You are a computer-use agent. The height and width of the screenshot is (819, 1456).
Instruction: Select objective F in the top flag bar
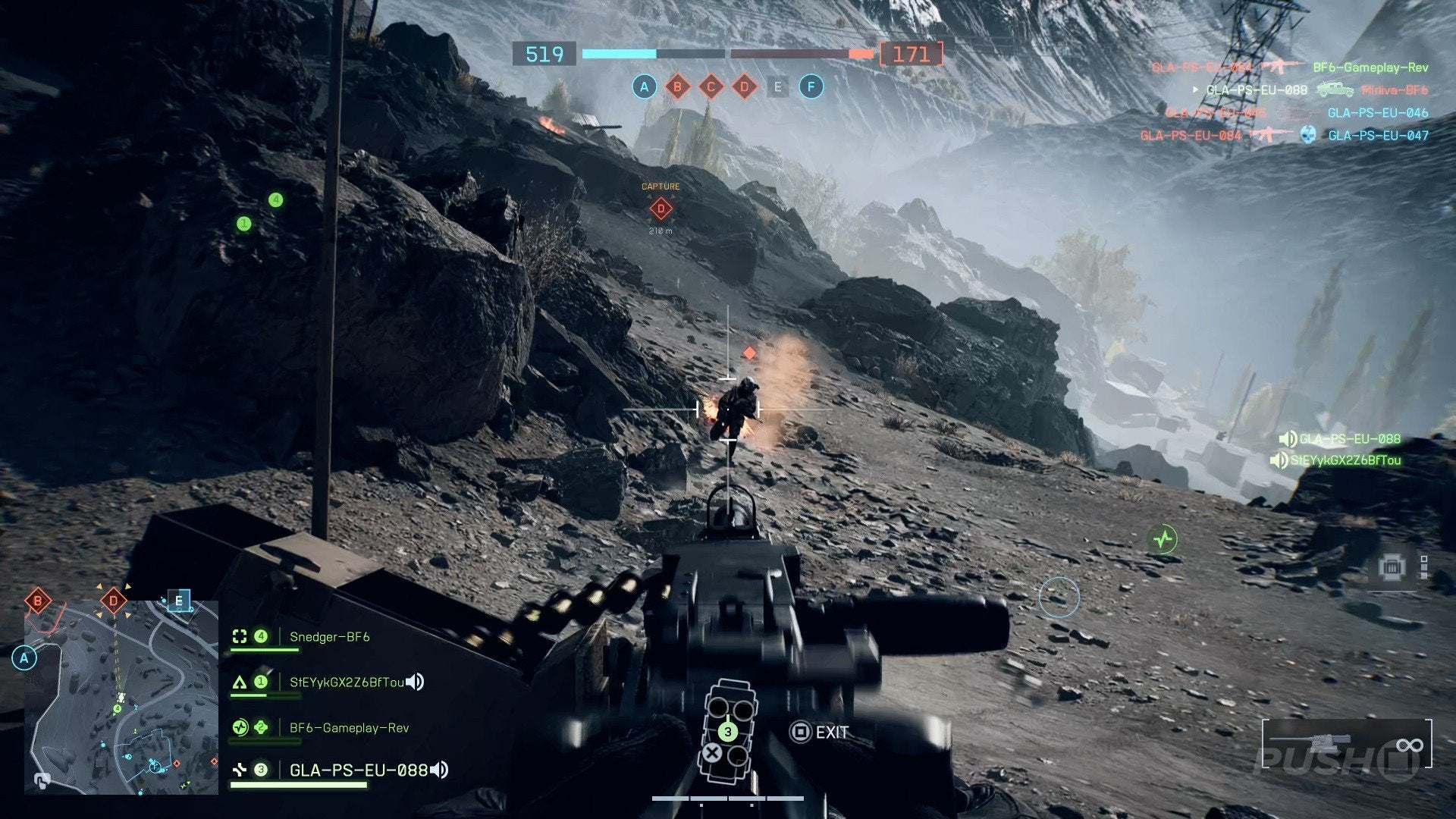pyautogui.click(x=811, y=87)
